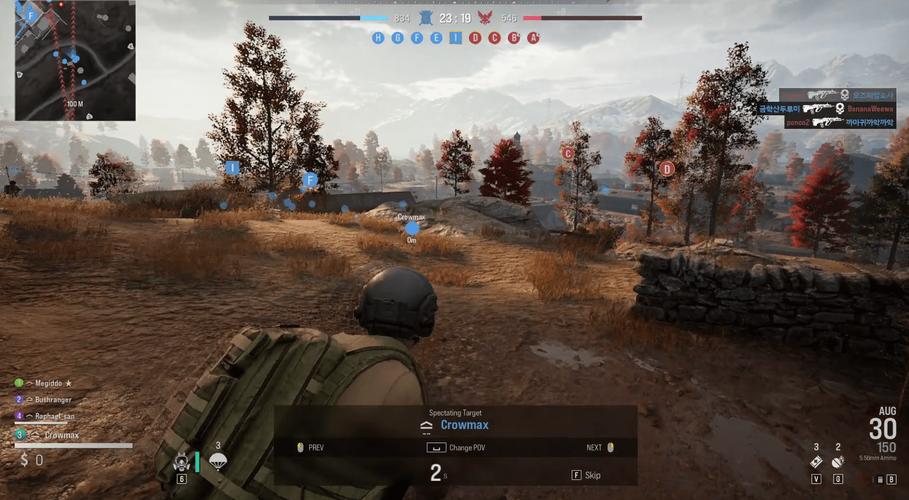This screenshot has width=909, height=500.
Task: Skip the respawn countdown
Action: [x=587, y=475]
